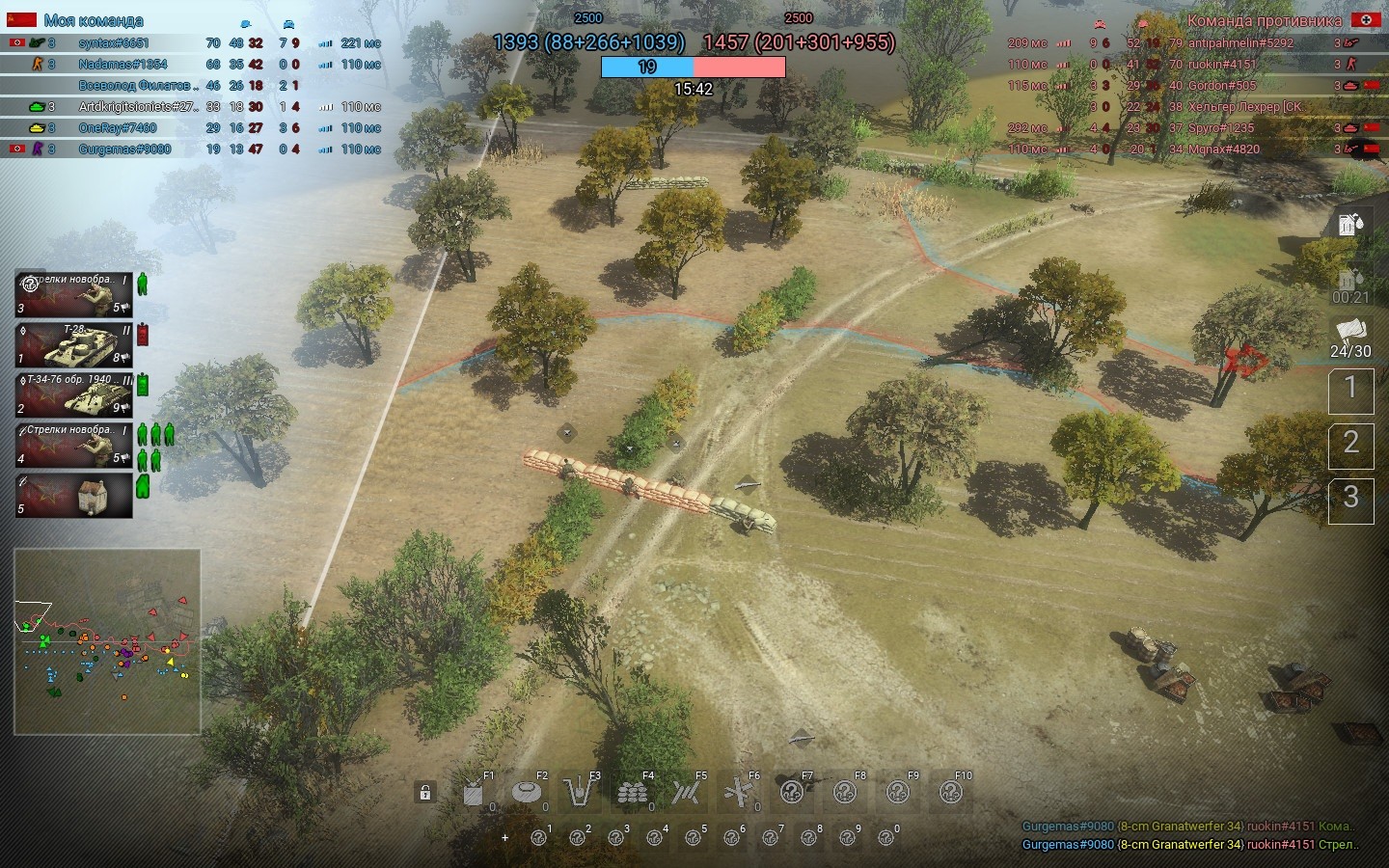Select control group 1 button

pyautogui.click(x=1350, y=390)
